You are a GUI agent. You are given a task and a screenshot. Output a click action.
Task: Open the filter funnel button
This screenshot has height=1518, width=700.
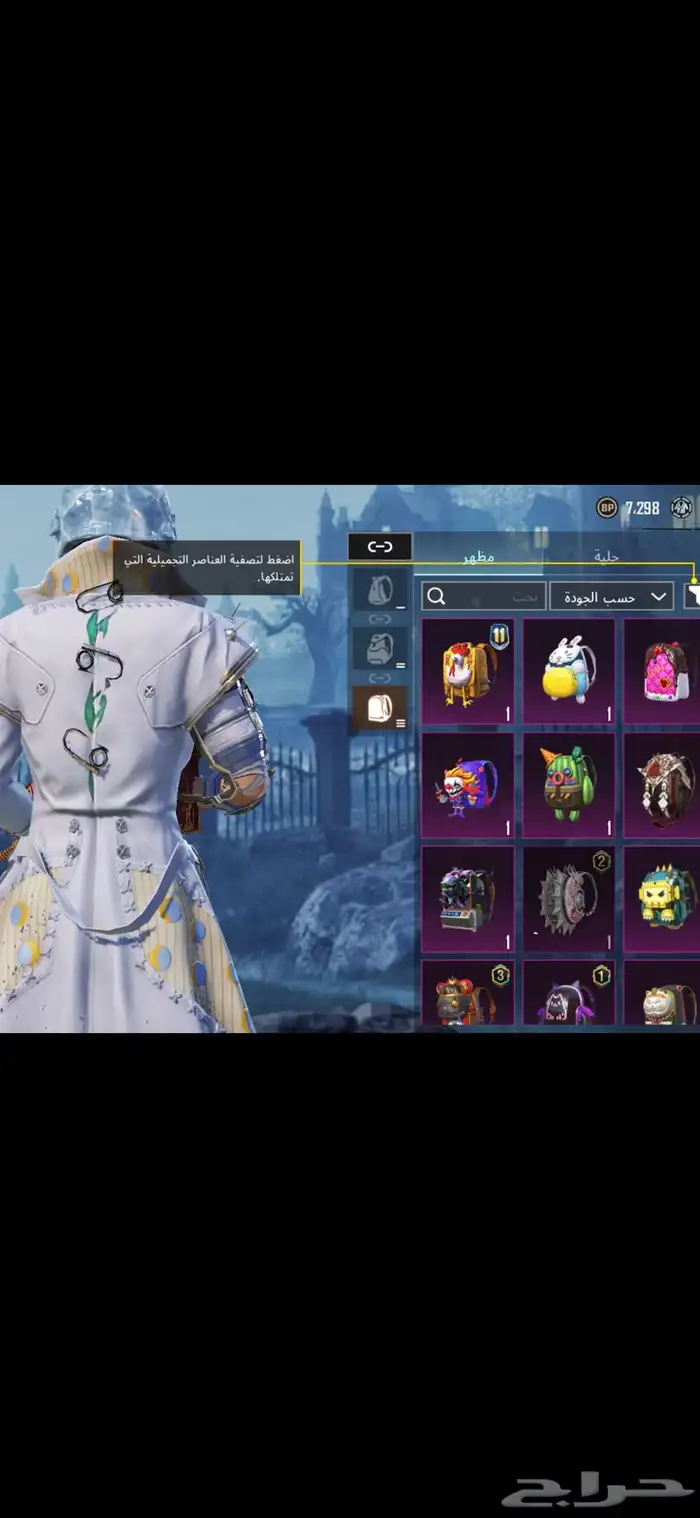pyautogui.click(x=692, y=597)
